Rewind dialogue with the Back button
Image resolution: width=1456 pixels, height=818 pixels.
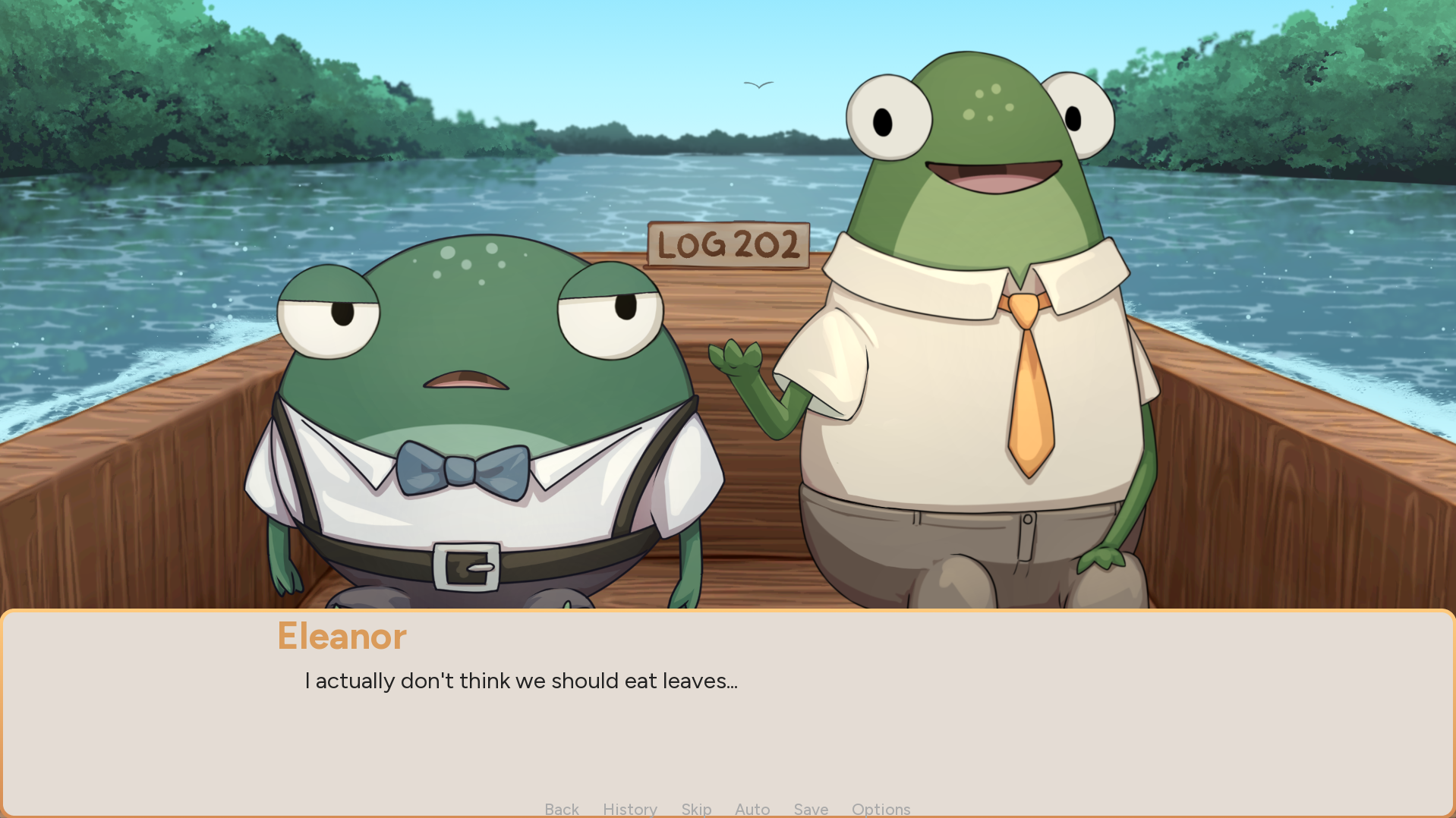[x=561, y=809]
